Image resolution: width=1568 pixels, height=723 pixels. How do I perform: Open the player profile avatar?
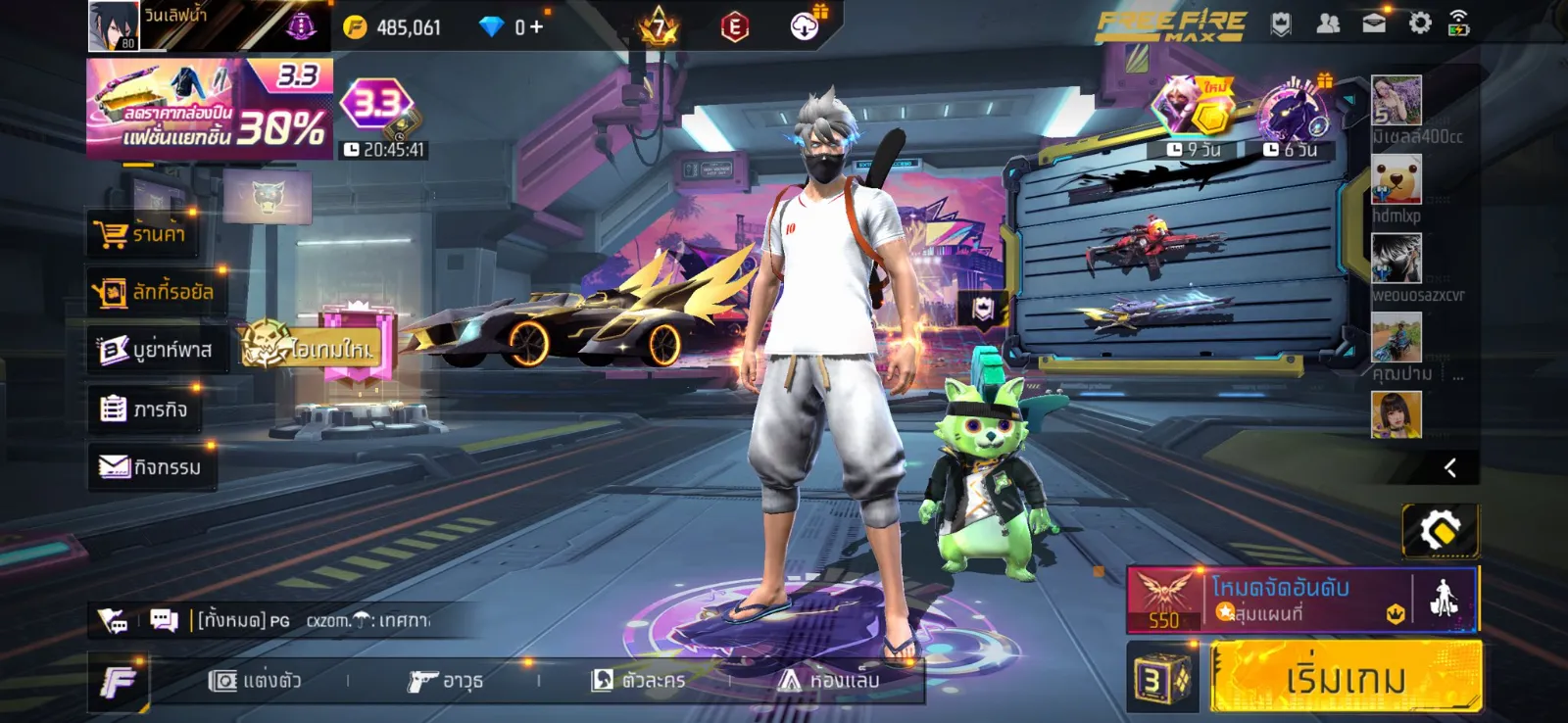(114, 25)
